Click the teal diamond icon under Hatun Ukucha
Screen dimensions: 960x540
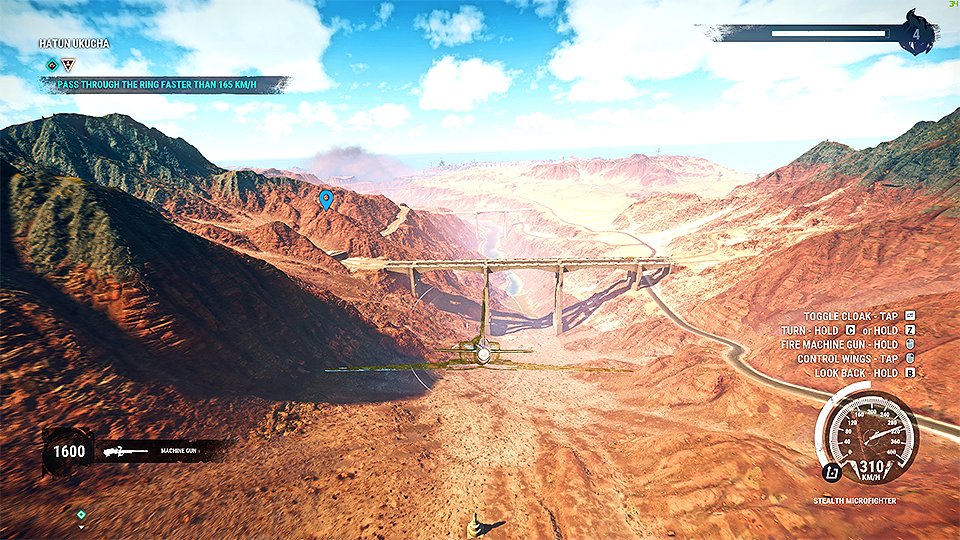pyautogui.click(x=51, y=65)
